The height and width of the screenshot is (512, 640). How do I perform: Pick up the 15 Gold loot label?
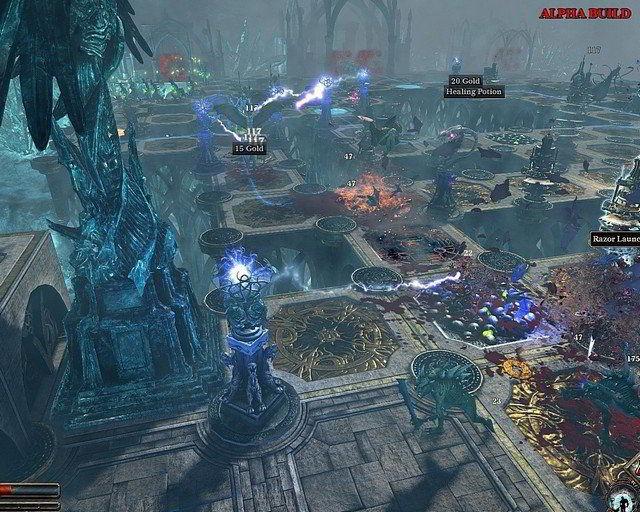[249, 148]
